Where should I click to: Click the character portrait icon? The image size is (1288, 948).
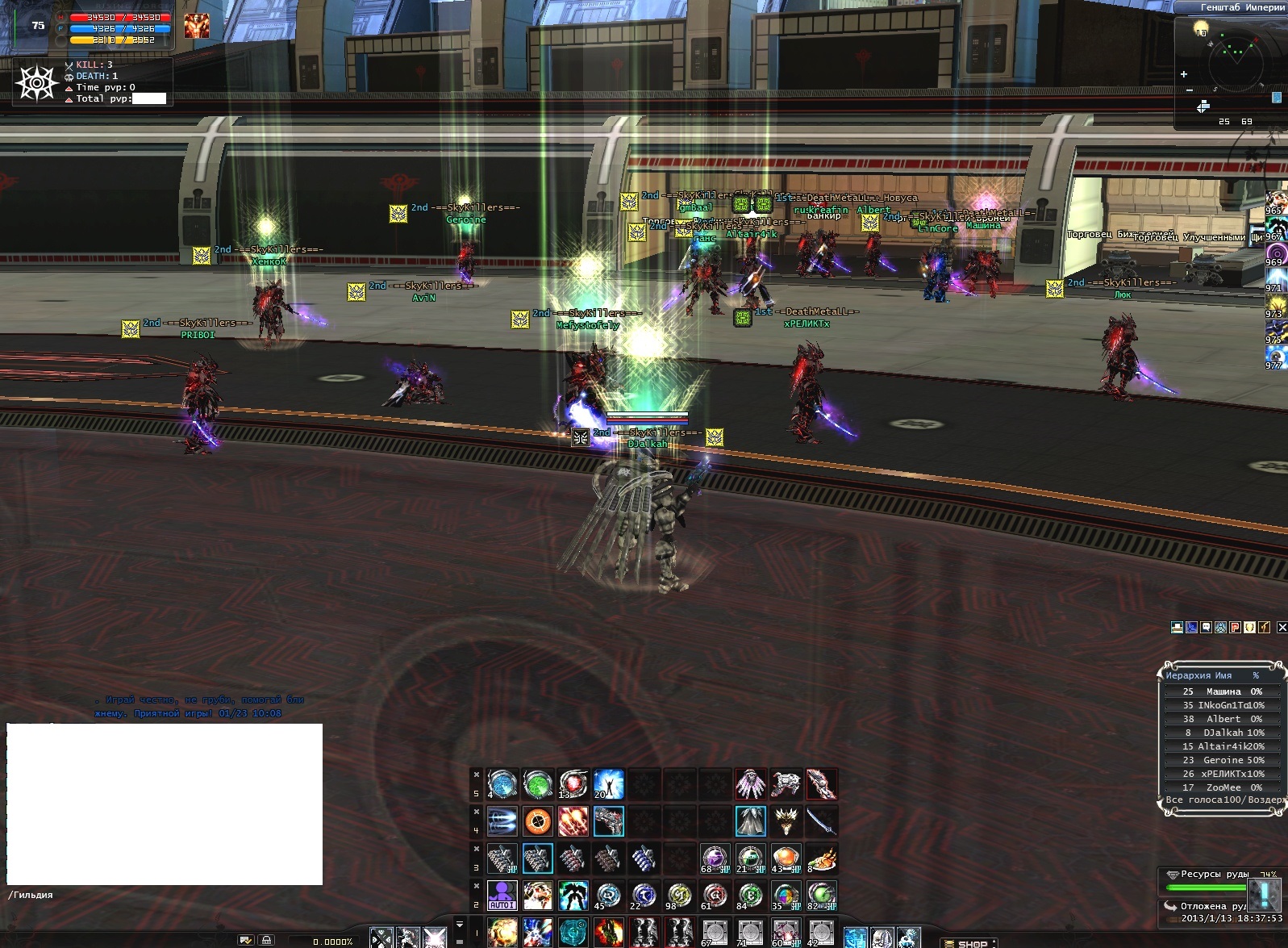tap(196, 26)
